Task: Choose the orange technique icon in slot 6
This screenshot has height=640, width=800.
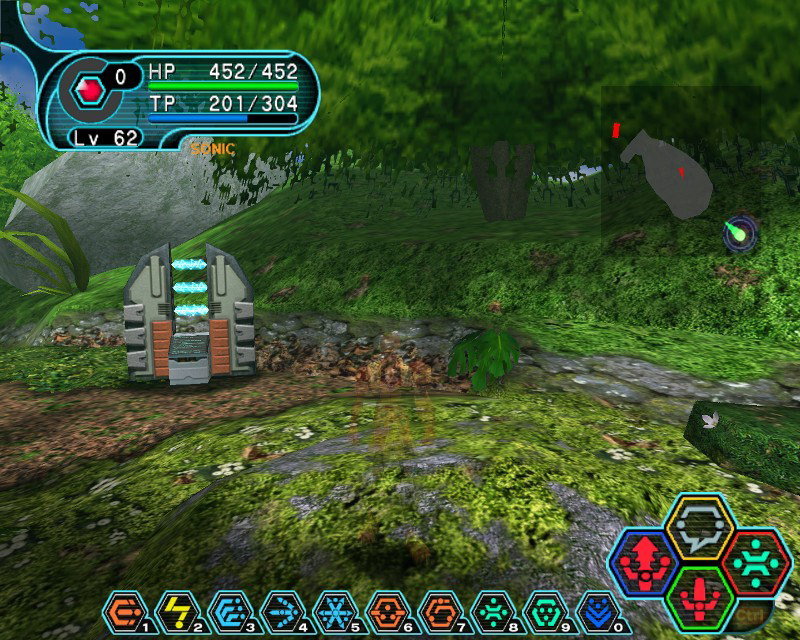Action: [383, 609]
